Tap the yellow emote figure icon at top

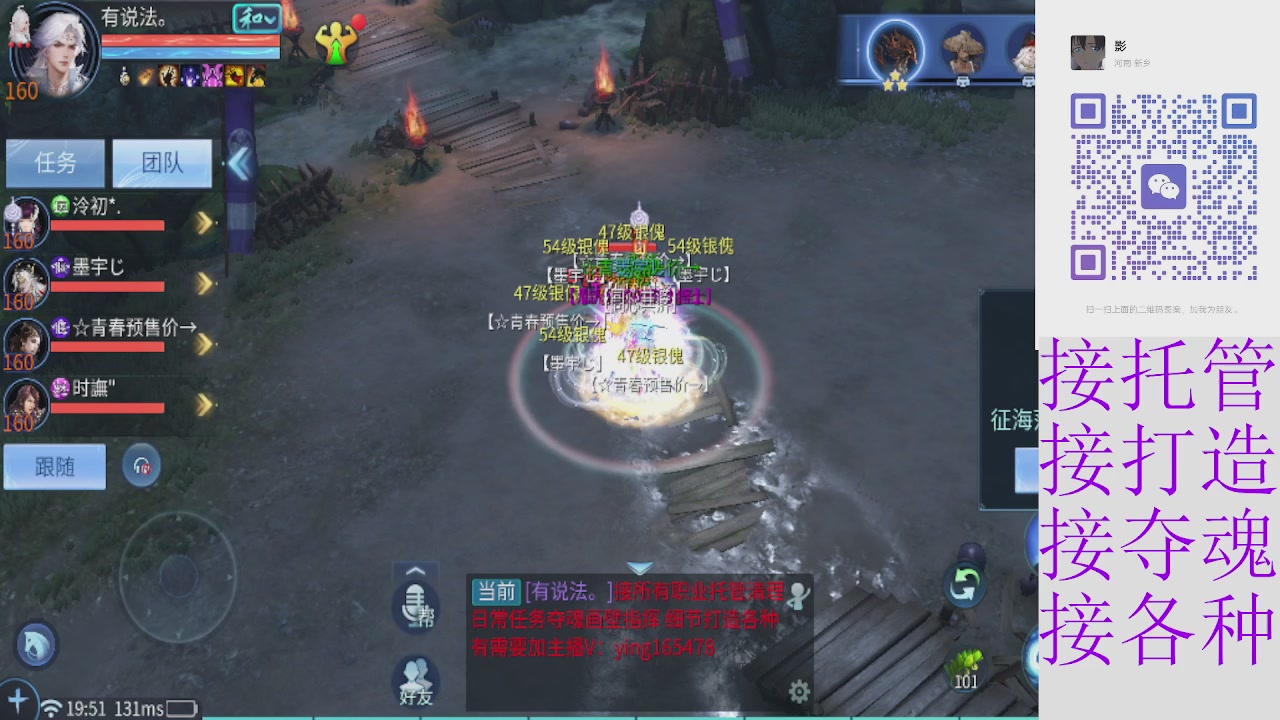[338, 44]
